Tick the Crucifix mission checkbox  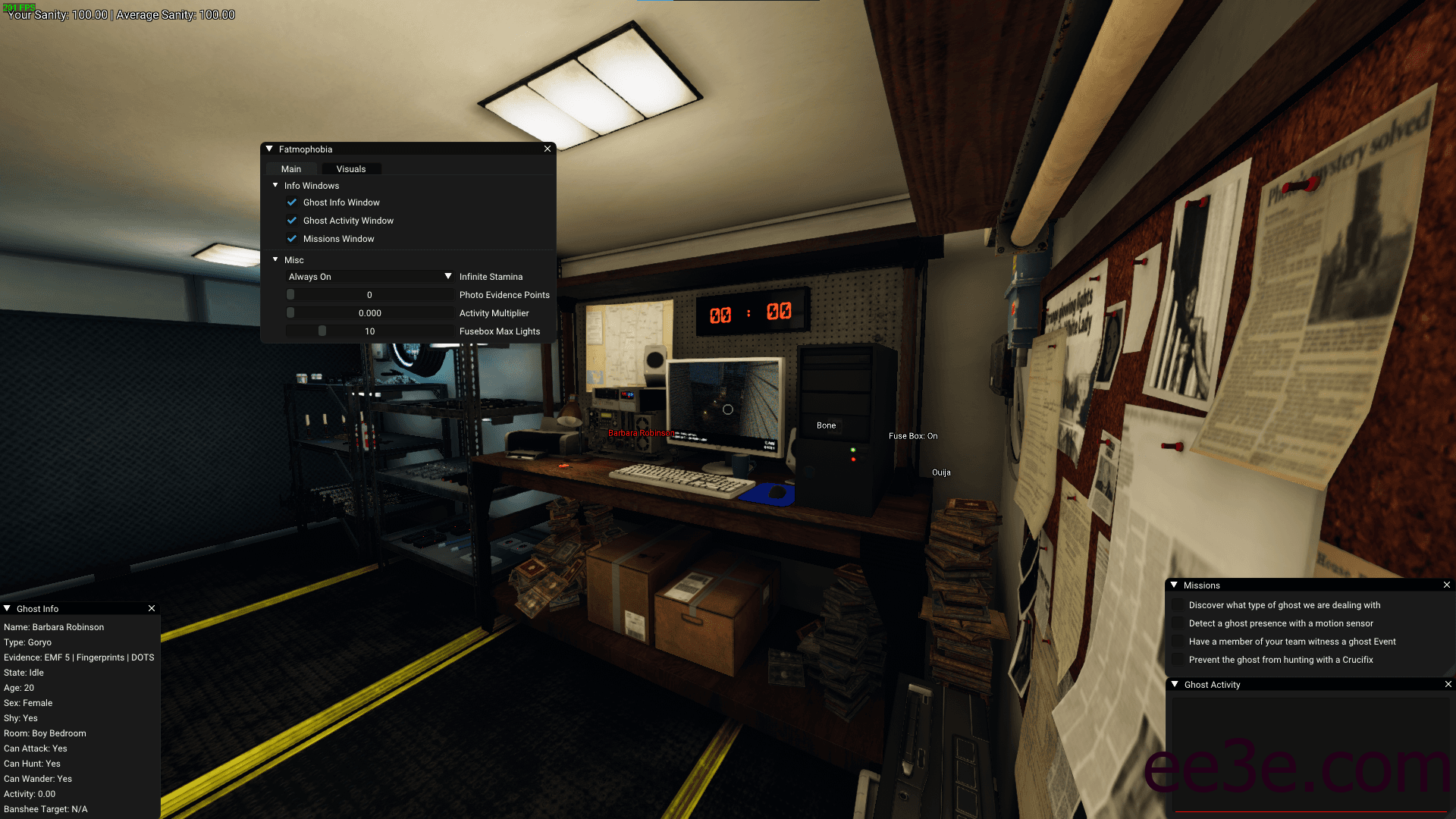1178,660
